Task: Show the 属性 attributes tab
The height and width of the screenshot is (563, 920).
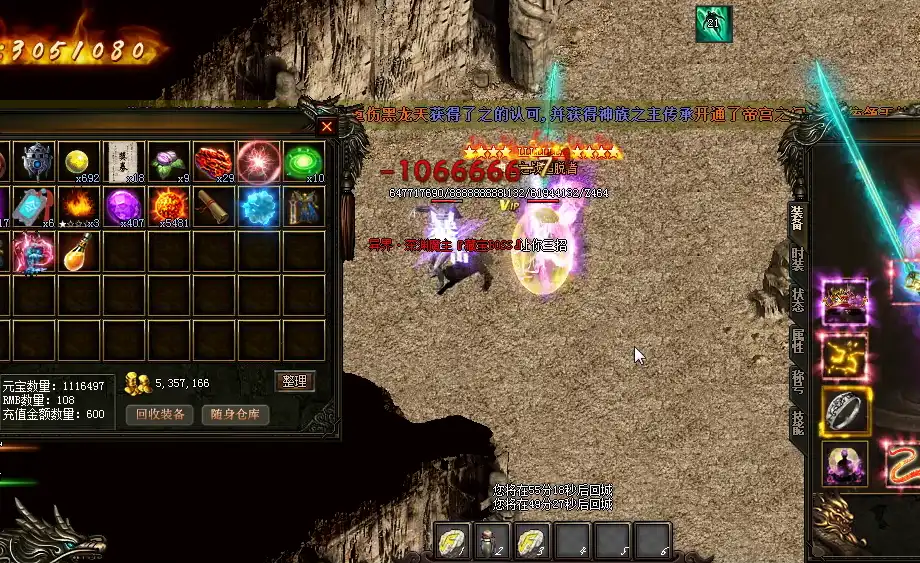Action: [x=797, y=340]
